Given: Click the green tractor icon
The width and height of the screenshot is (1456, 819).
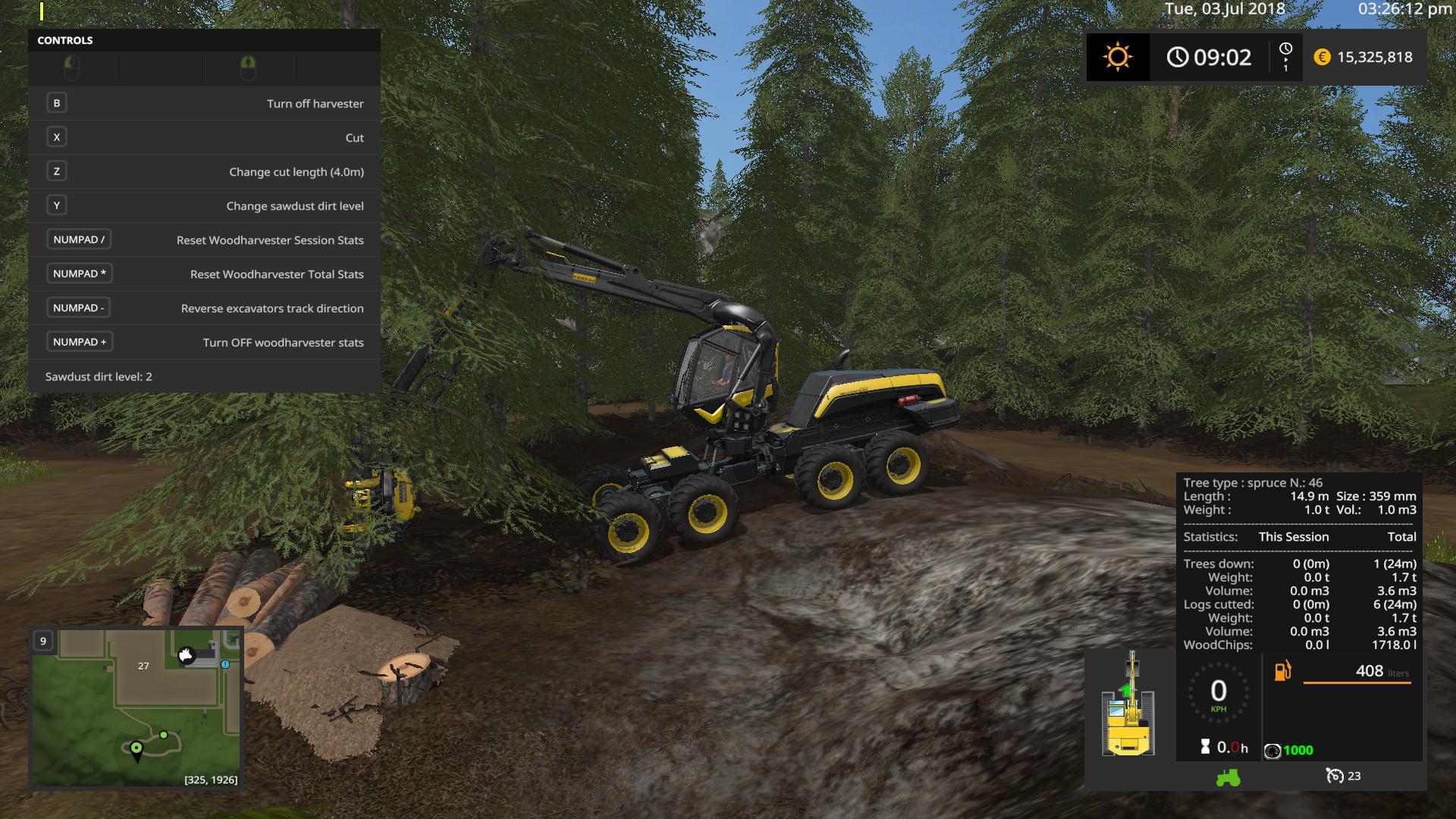Looking at the screenshot, I should pos(1228,777).
